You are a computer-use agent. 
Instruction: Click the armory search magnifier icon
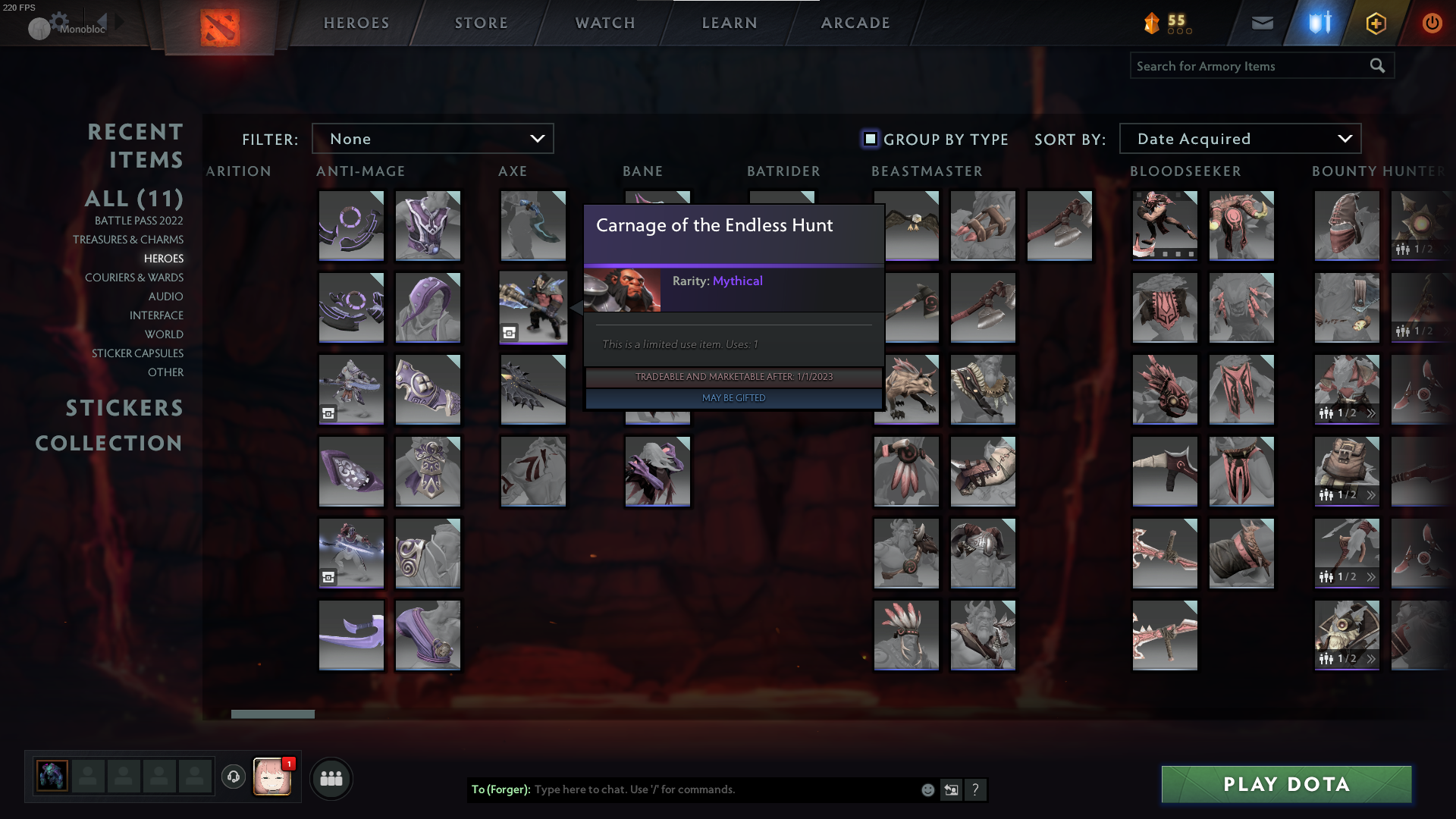[1377, 65]
